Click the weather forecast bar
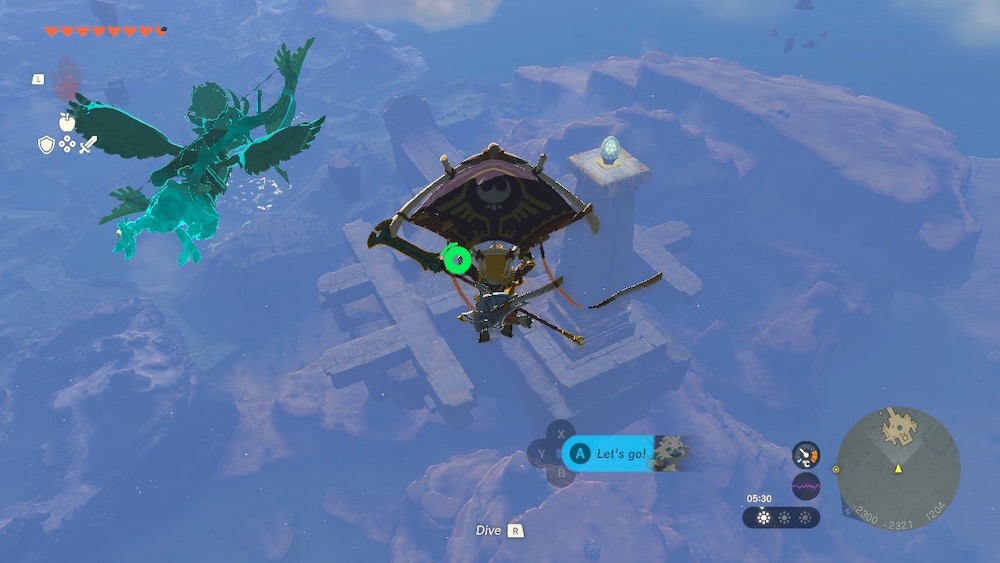 781,517
